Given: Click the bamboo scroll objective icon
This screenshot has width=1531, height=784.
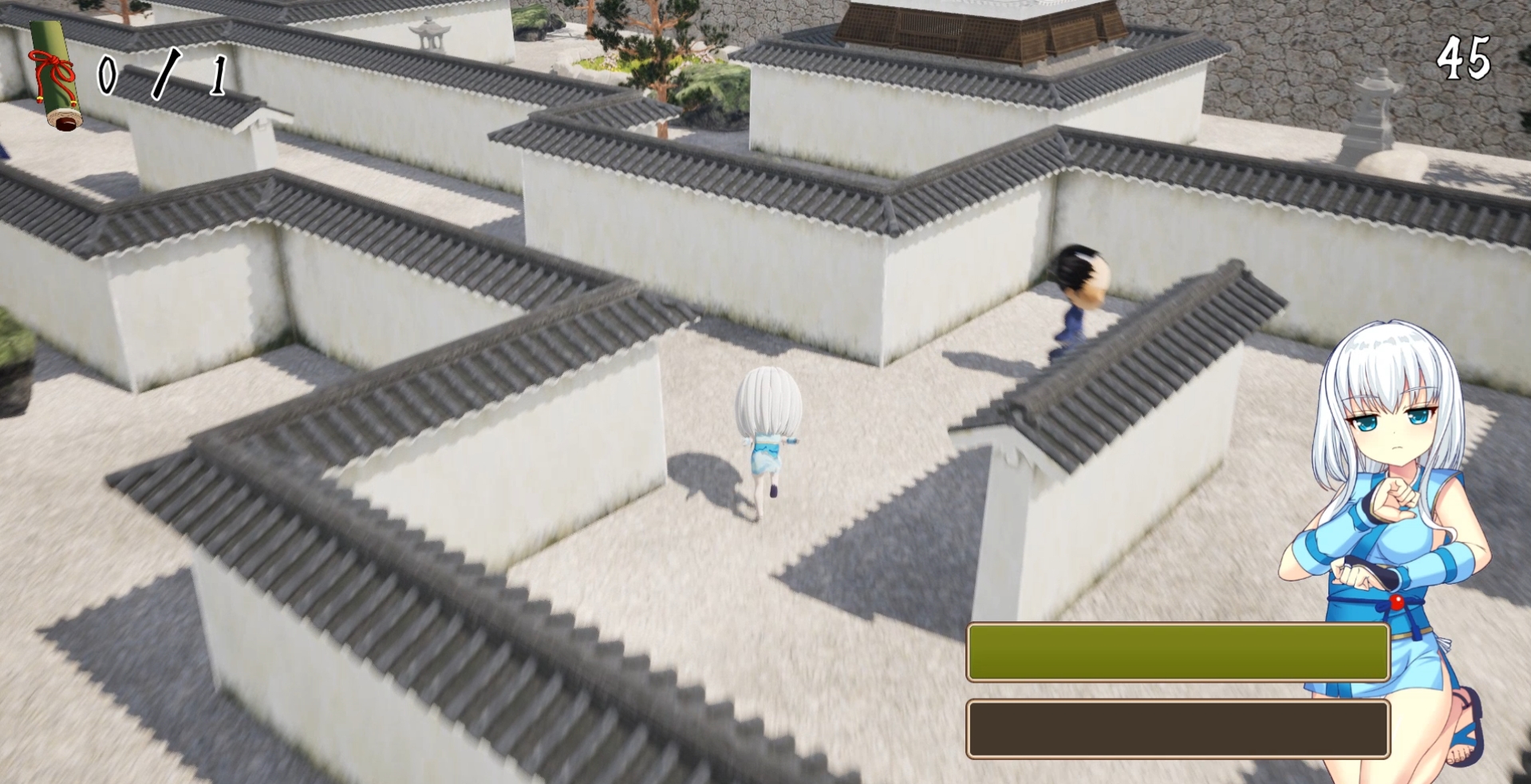Looking at the screenshot, I should coord(55,74).
